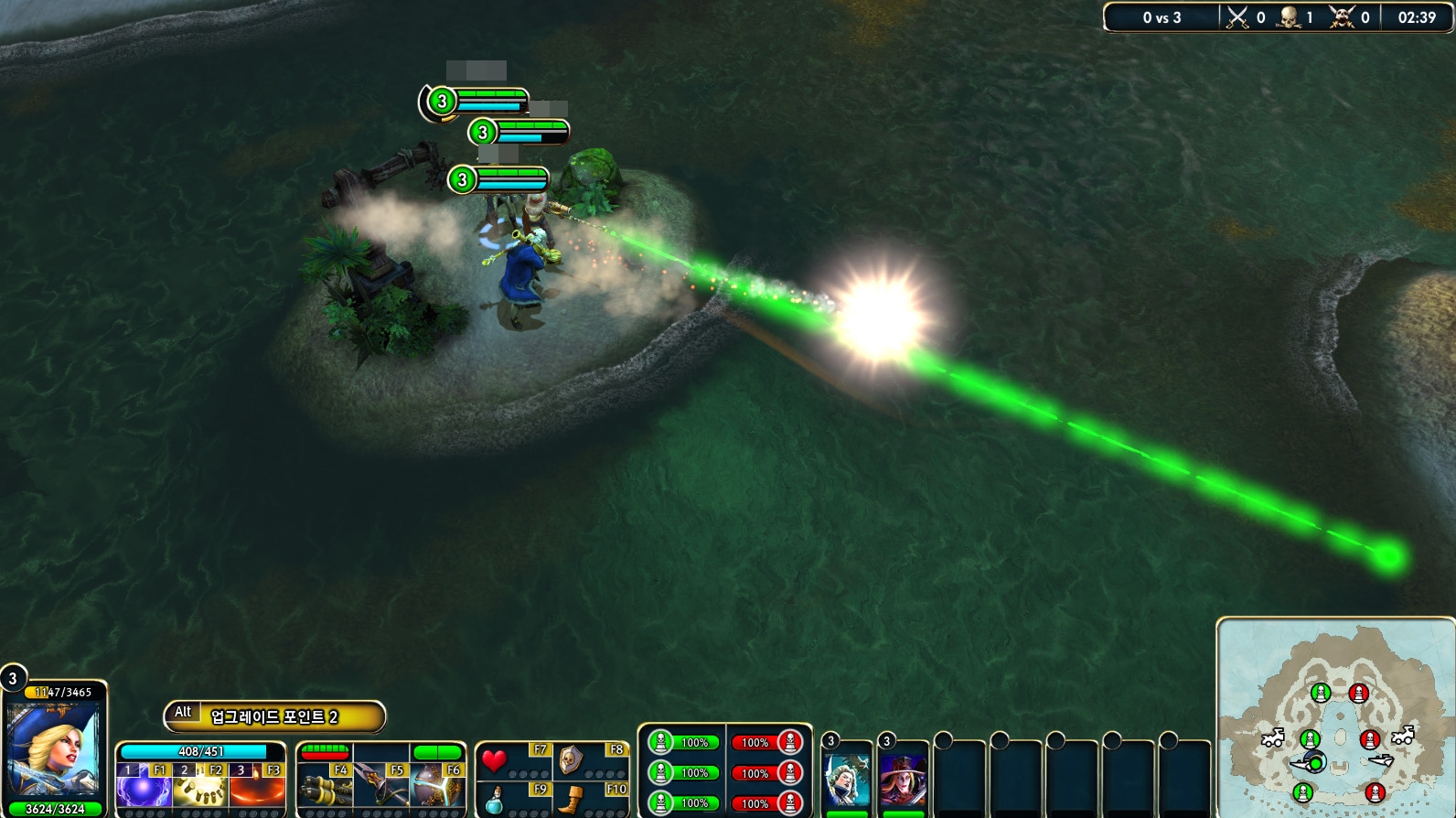
Task: Click the top red enemy tower status entry
Action: [766, 742]
